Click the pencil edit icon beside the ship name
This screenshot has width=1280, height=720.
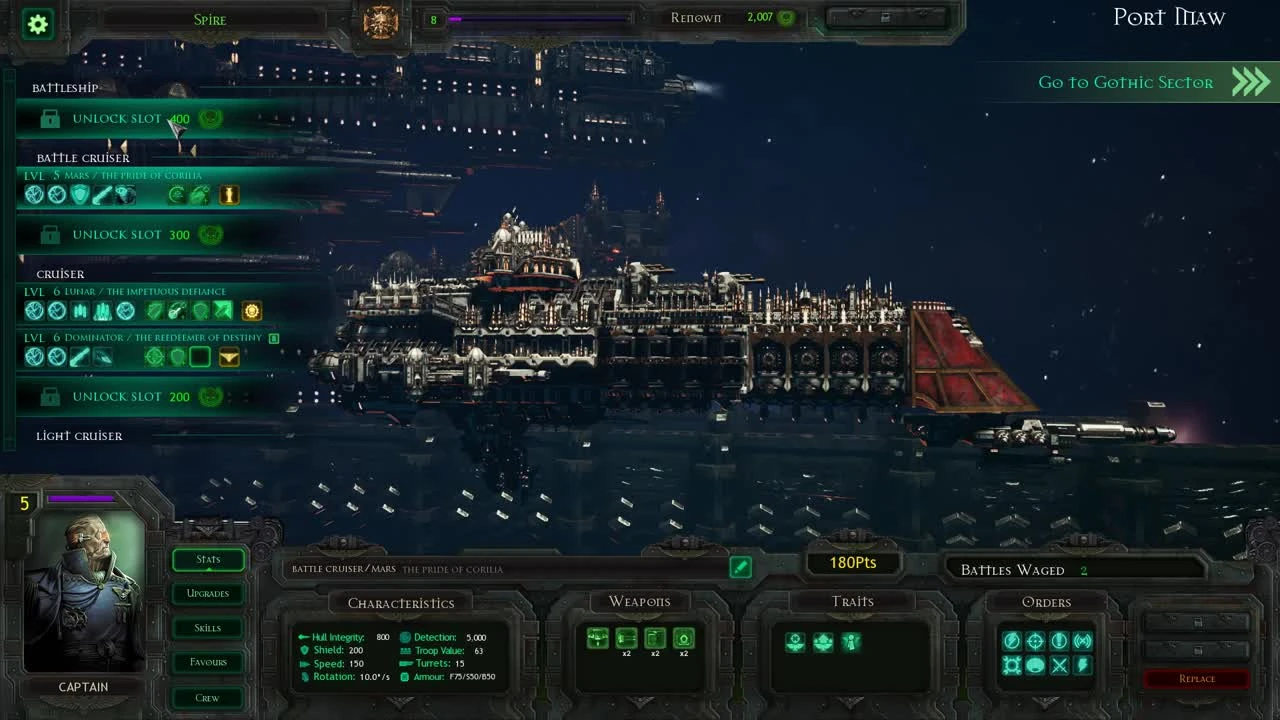740,567
